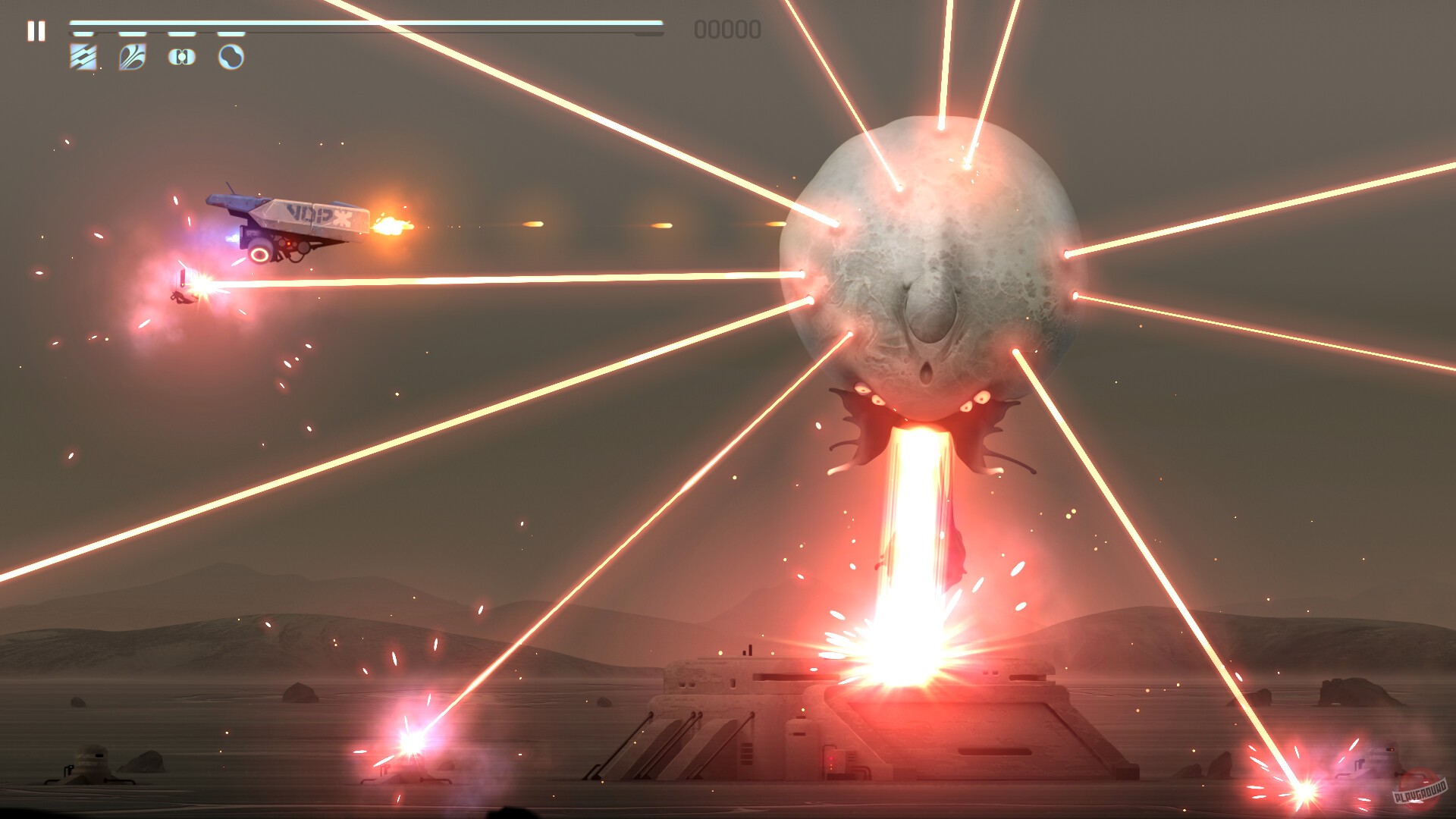Click the third segment pip under the health bar
The image size is (1456, 819).
click(x=181, y=33)
